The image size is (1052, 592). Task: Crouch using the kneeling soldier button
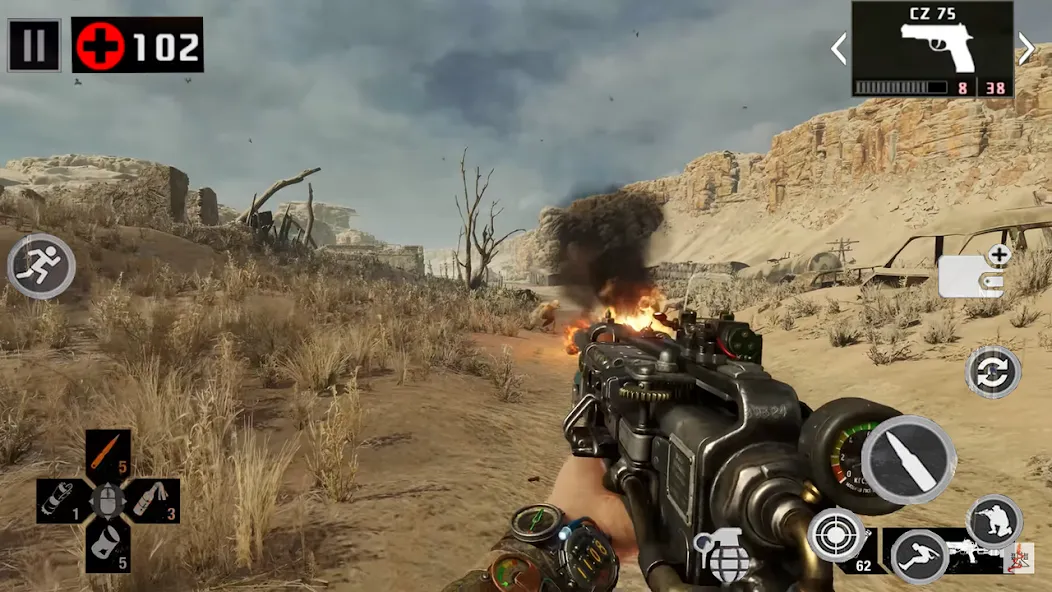click(x=994, y=521)
